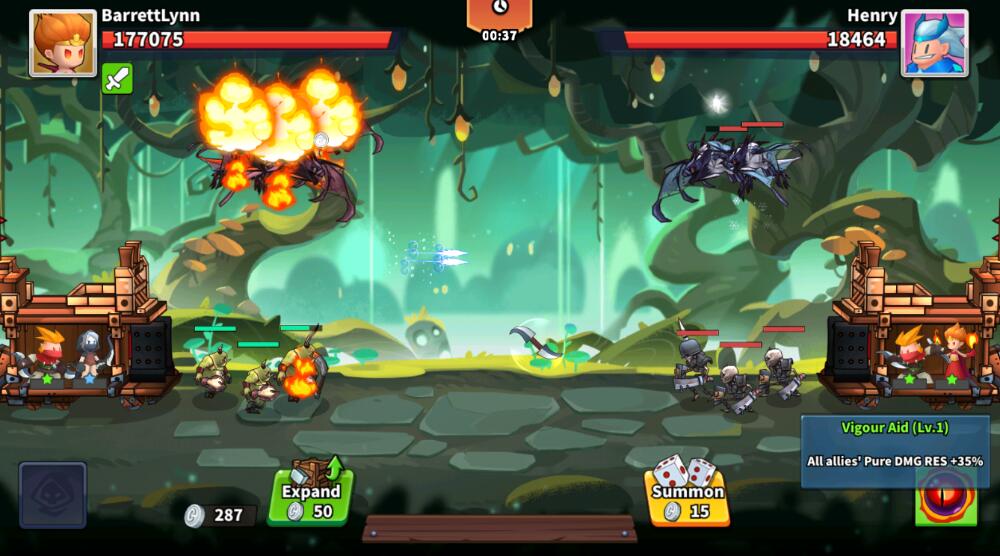
Task: View Henry's opponent avatar
Action: pos(934,43)
